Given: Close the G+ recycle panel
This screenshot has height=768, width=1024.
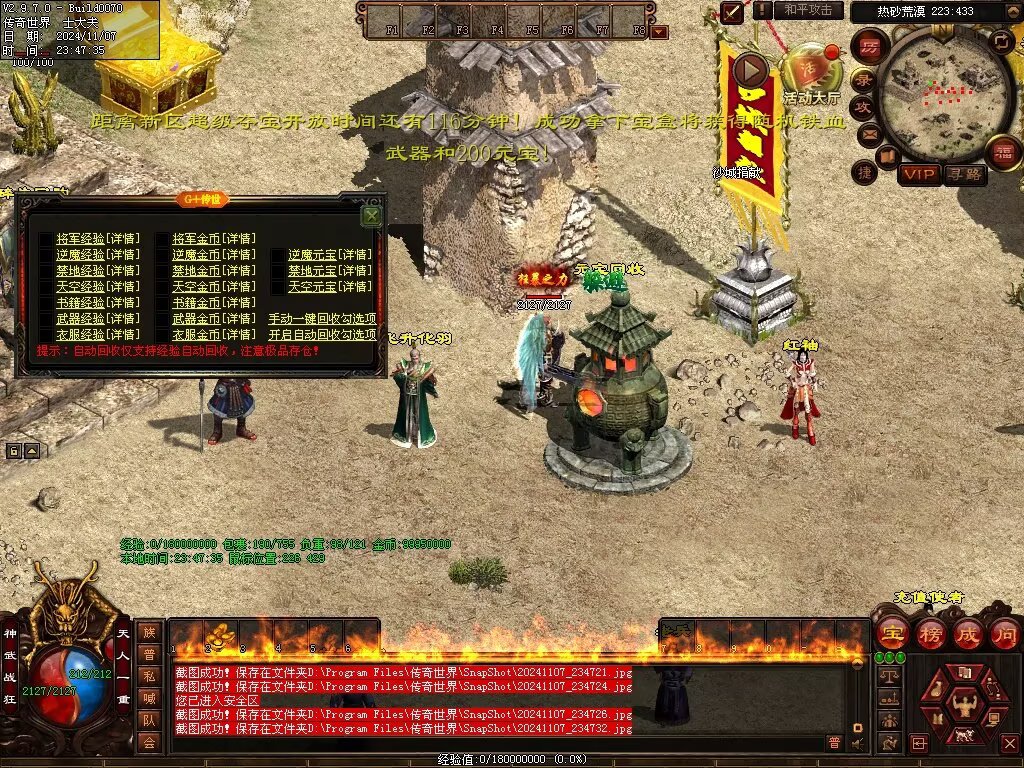Looking at the screenshot, I should [x=371, y=215].
